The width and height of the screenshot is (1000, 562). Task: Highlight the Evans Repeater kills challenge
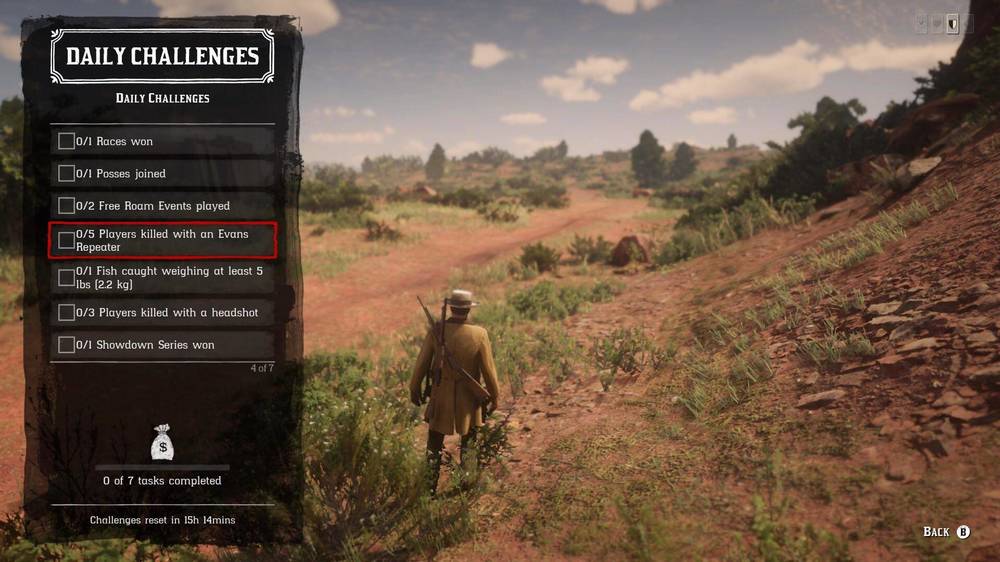pyautogui.click(x=162, y=240)
